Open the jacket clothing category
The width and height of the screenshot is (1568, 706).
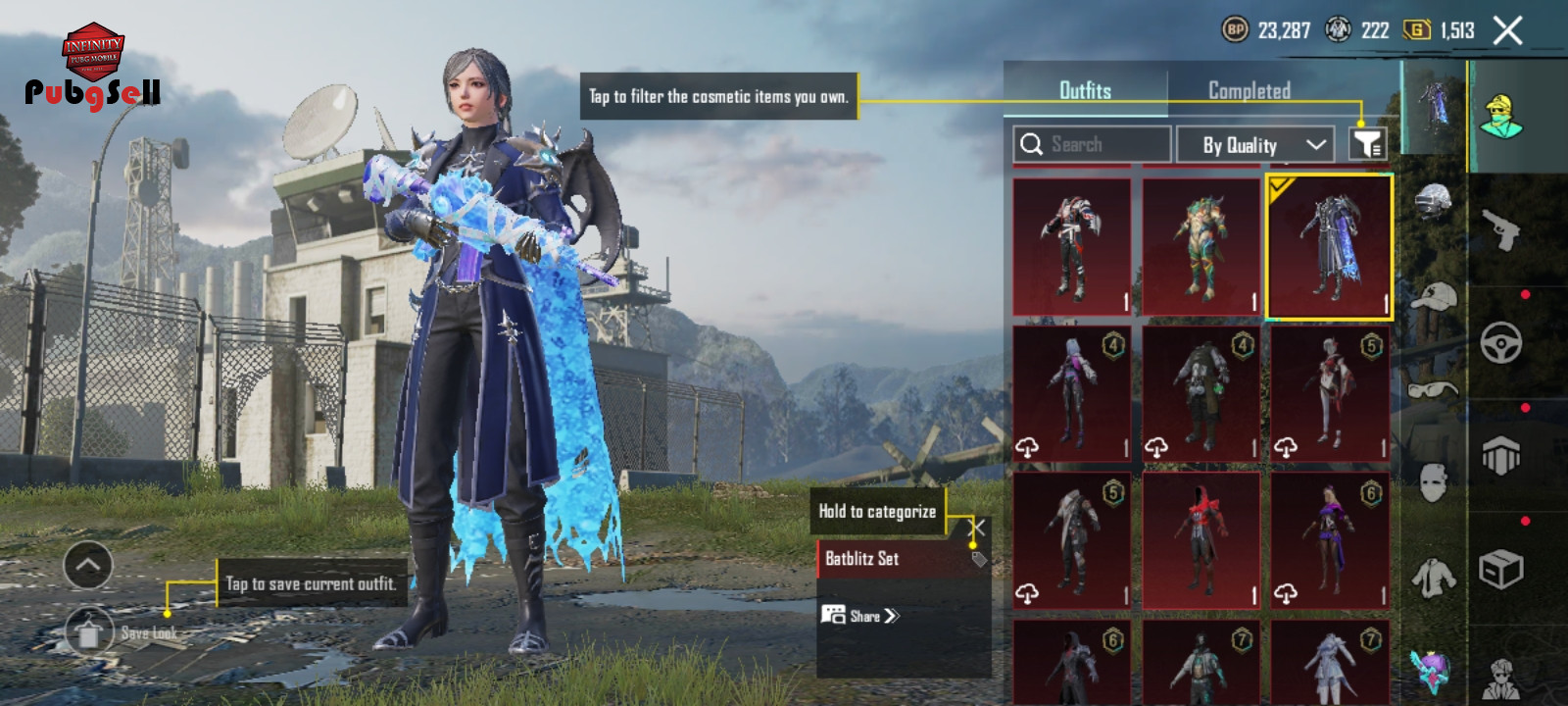pos(1433,578)
